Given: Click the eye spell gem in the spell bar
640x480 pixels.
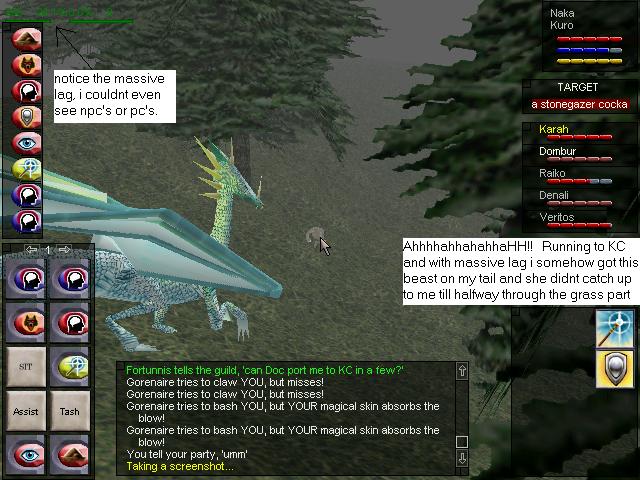Looking at the screenshot, I should tap(25, 143).
